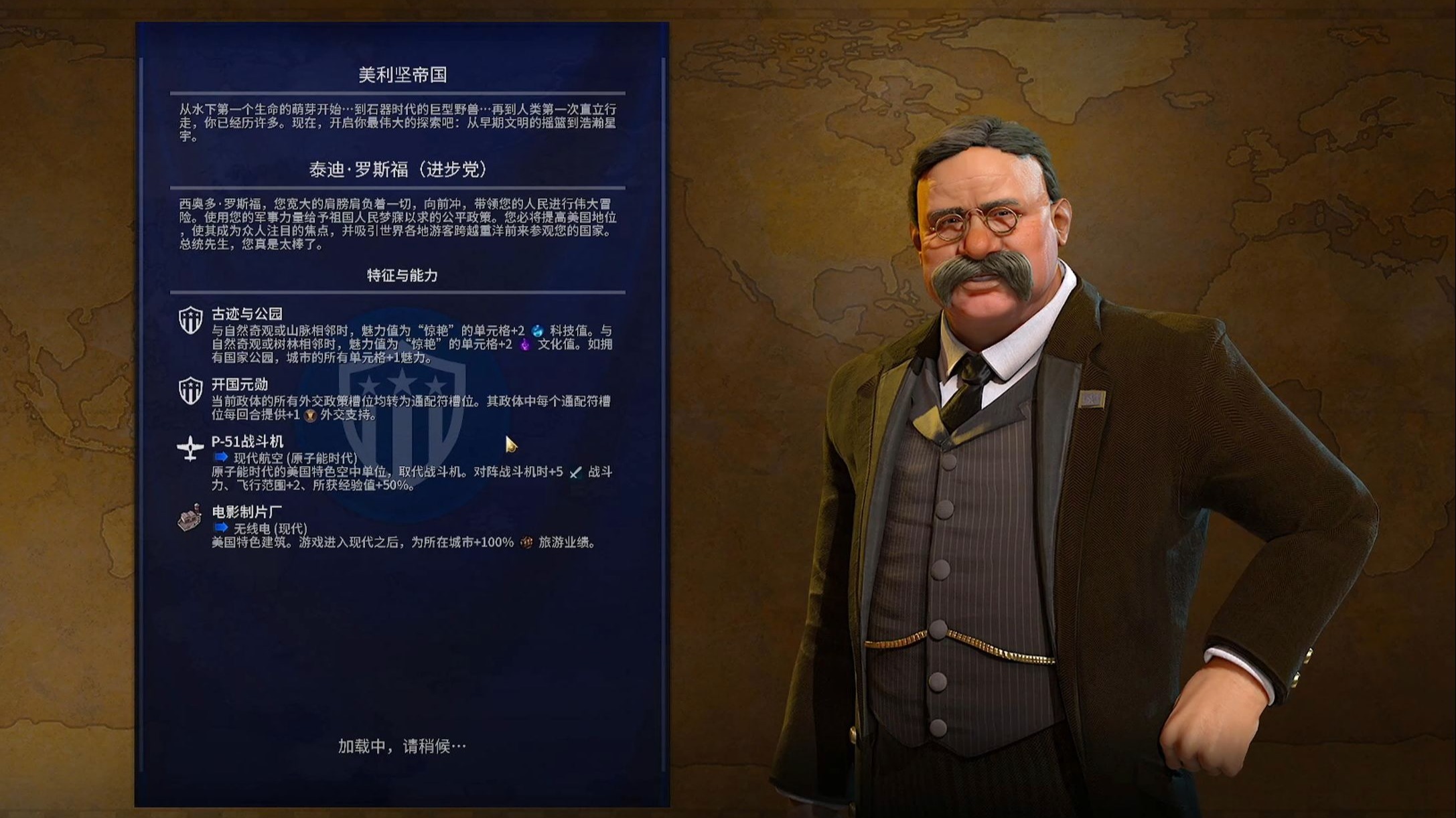Open the 特征与能力 section divider
The width and height of the screenshot is (1456, 818).
(x=402, y=291)
